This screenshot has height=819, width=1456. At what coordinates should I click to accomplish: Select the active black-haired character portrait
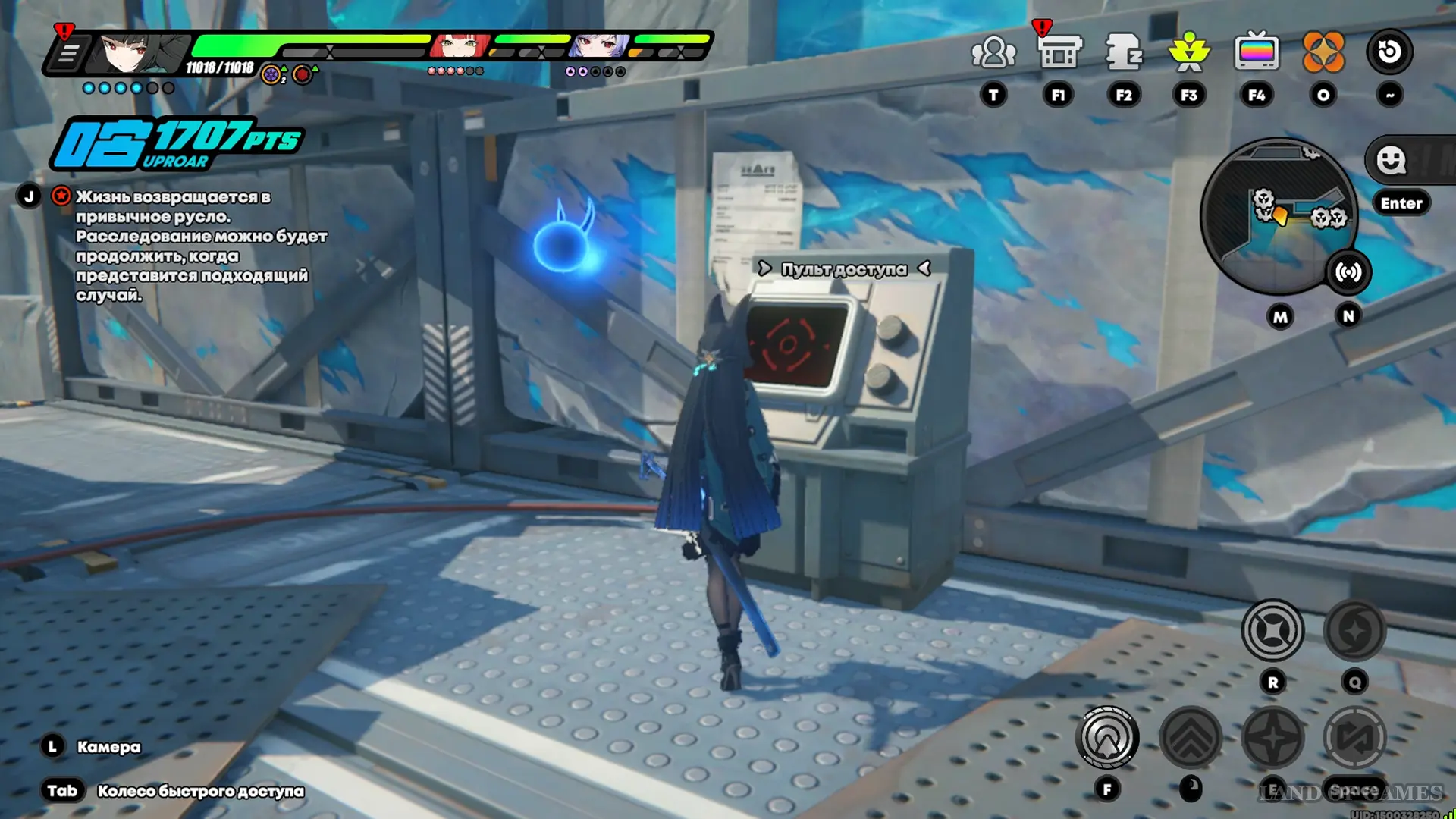140,52
